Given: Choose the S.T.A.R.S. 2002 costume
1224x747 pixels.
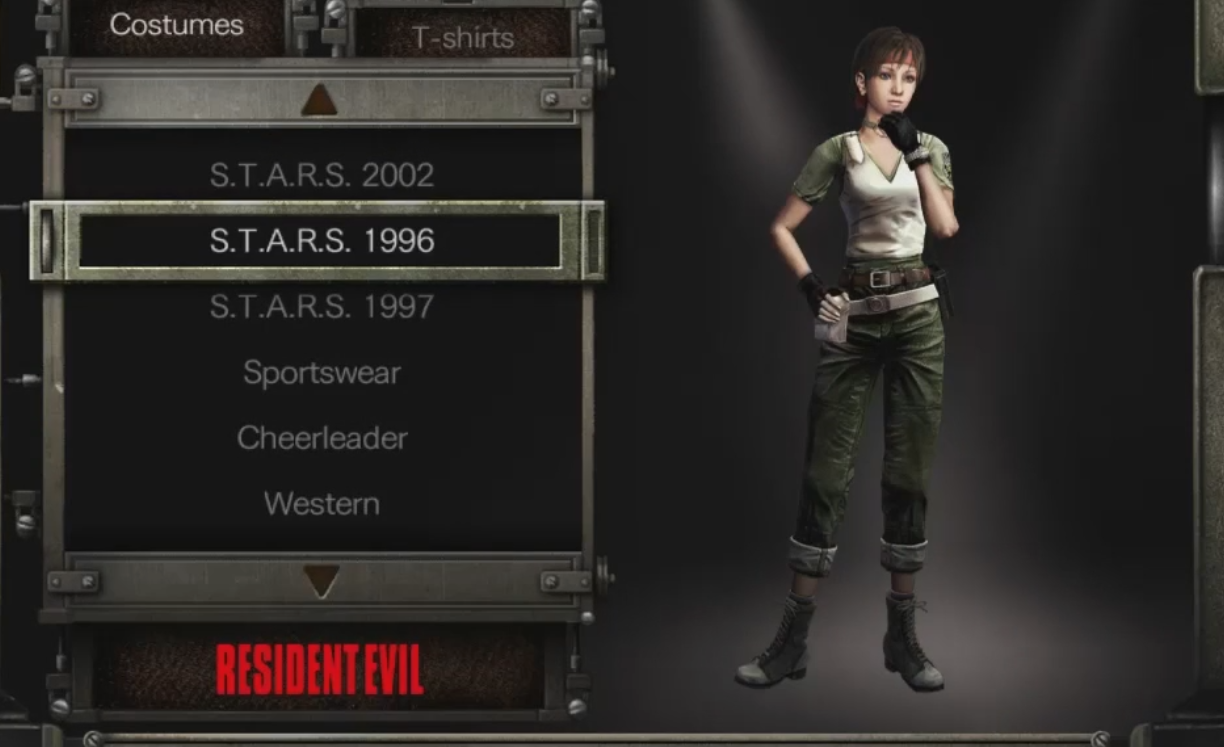Looking at the screenshot, I should click(322, 175).
